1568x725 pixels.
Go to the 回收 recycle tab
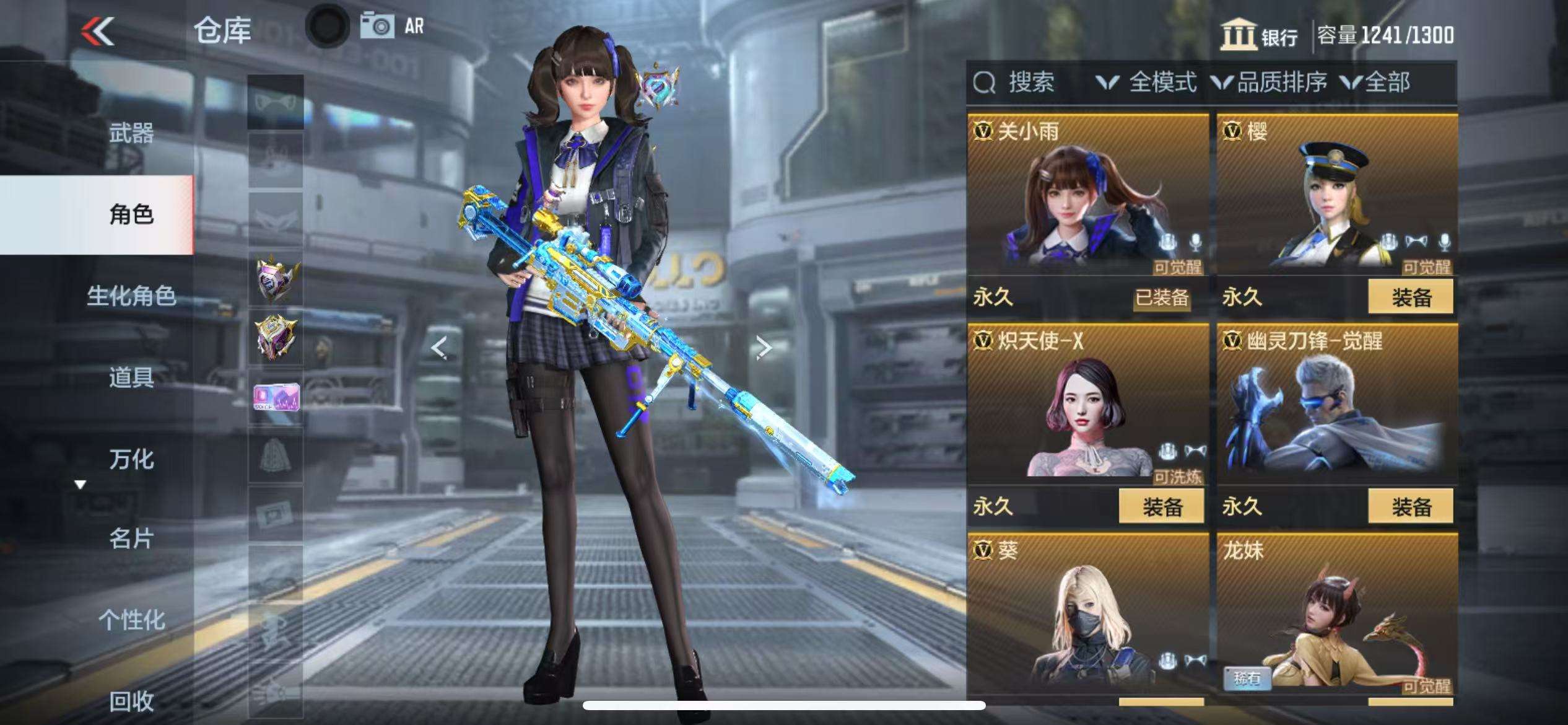131,701
